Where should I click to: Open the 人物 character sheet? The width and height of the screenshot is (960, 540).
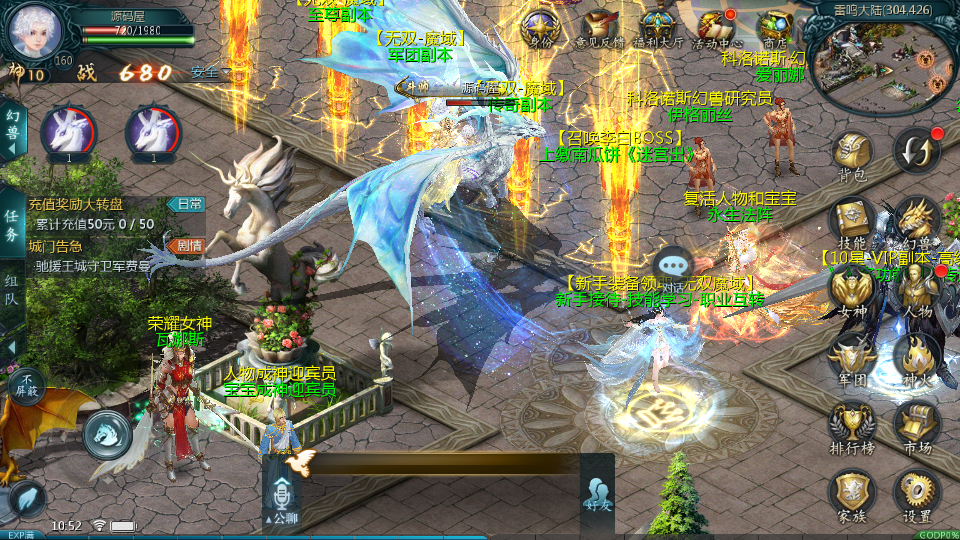[916, 288]
